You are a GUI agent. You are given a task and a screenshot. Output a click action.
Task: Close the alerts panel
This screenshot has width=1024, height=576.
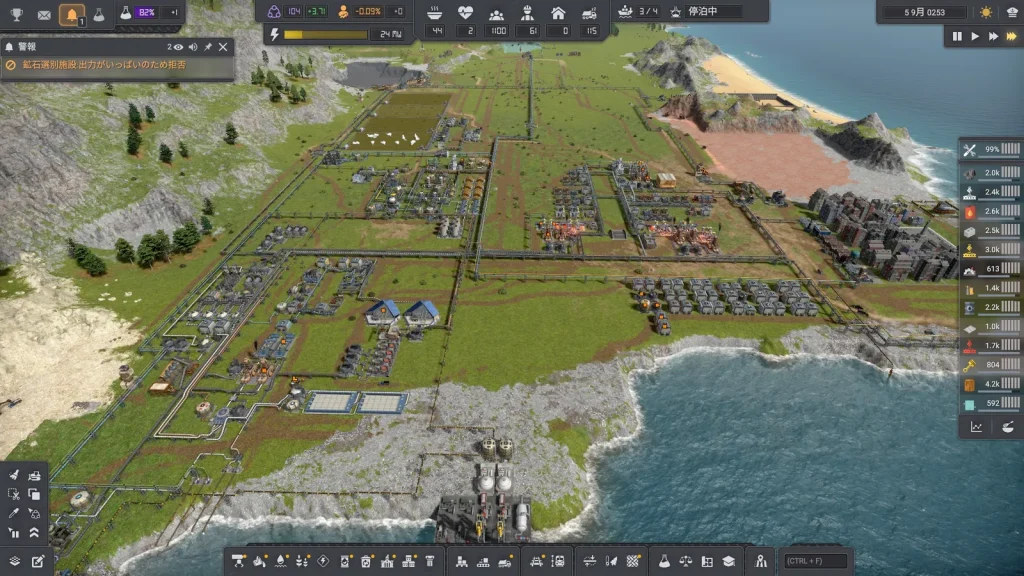click(223, 46)
